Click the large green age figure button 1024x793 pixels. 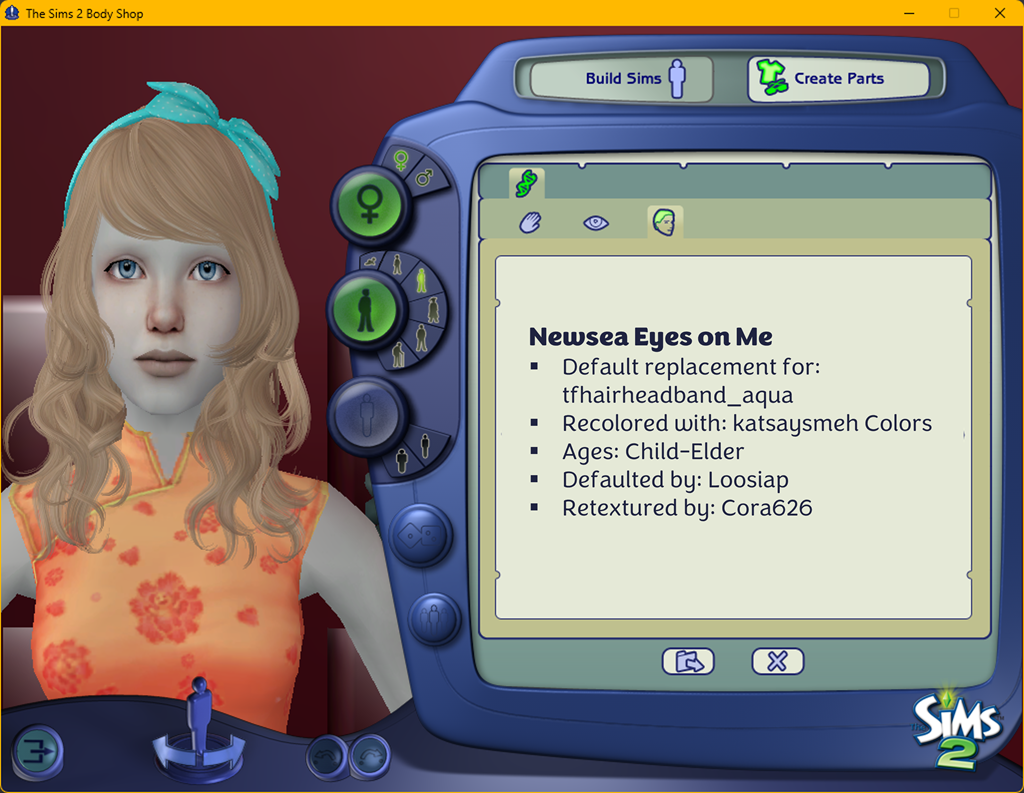click(x=365, y=310)
